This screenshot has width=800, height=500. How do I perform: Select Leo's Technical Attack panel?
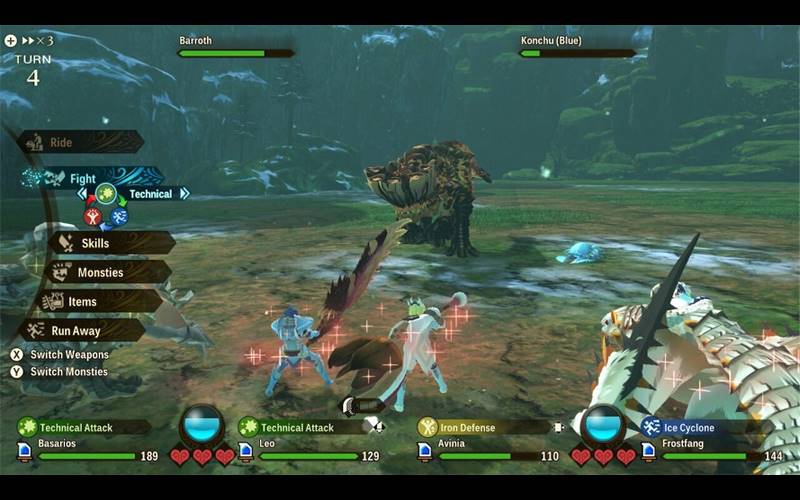(x=300, y=427)
